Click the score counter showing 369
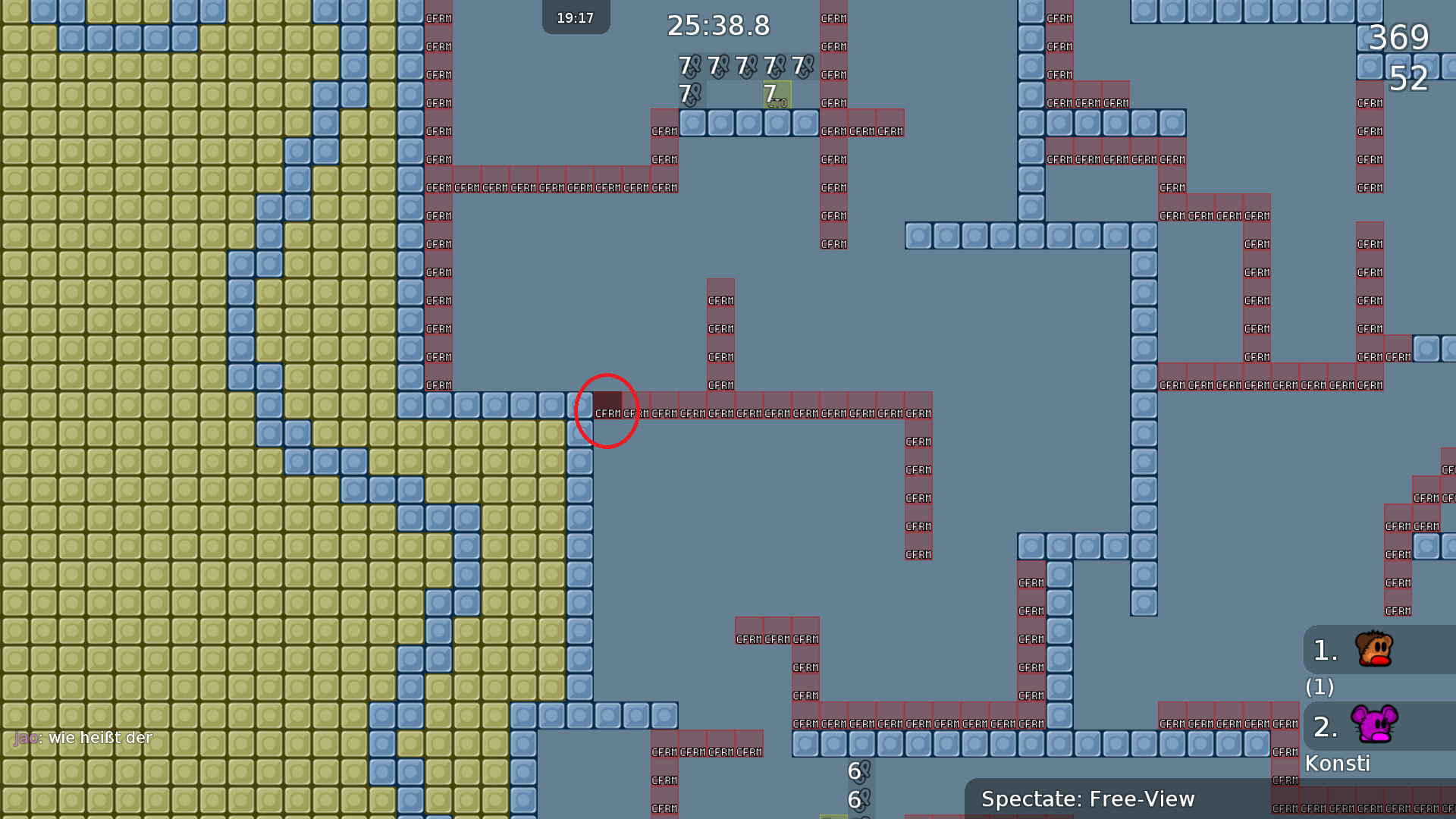The image size is (1456, 819). point(1399,38)
